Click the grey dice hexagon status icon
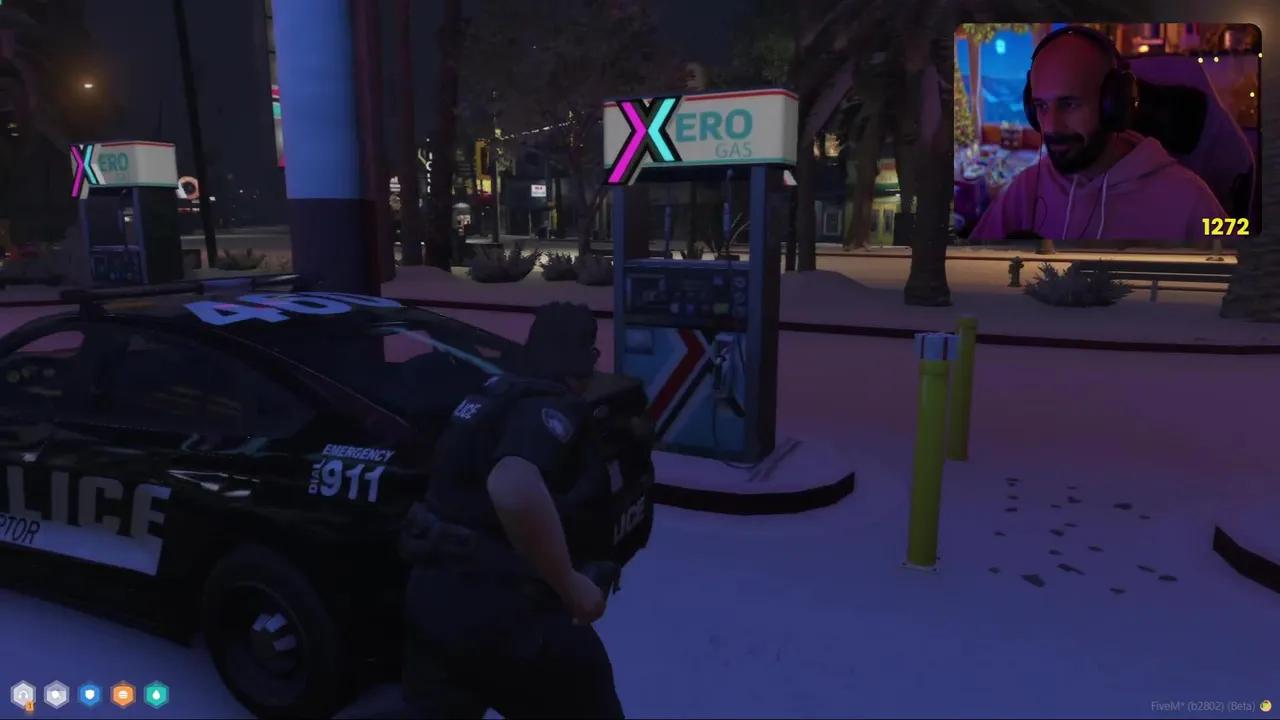 point(56,694)
